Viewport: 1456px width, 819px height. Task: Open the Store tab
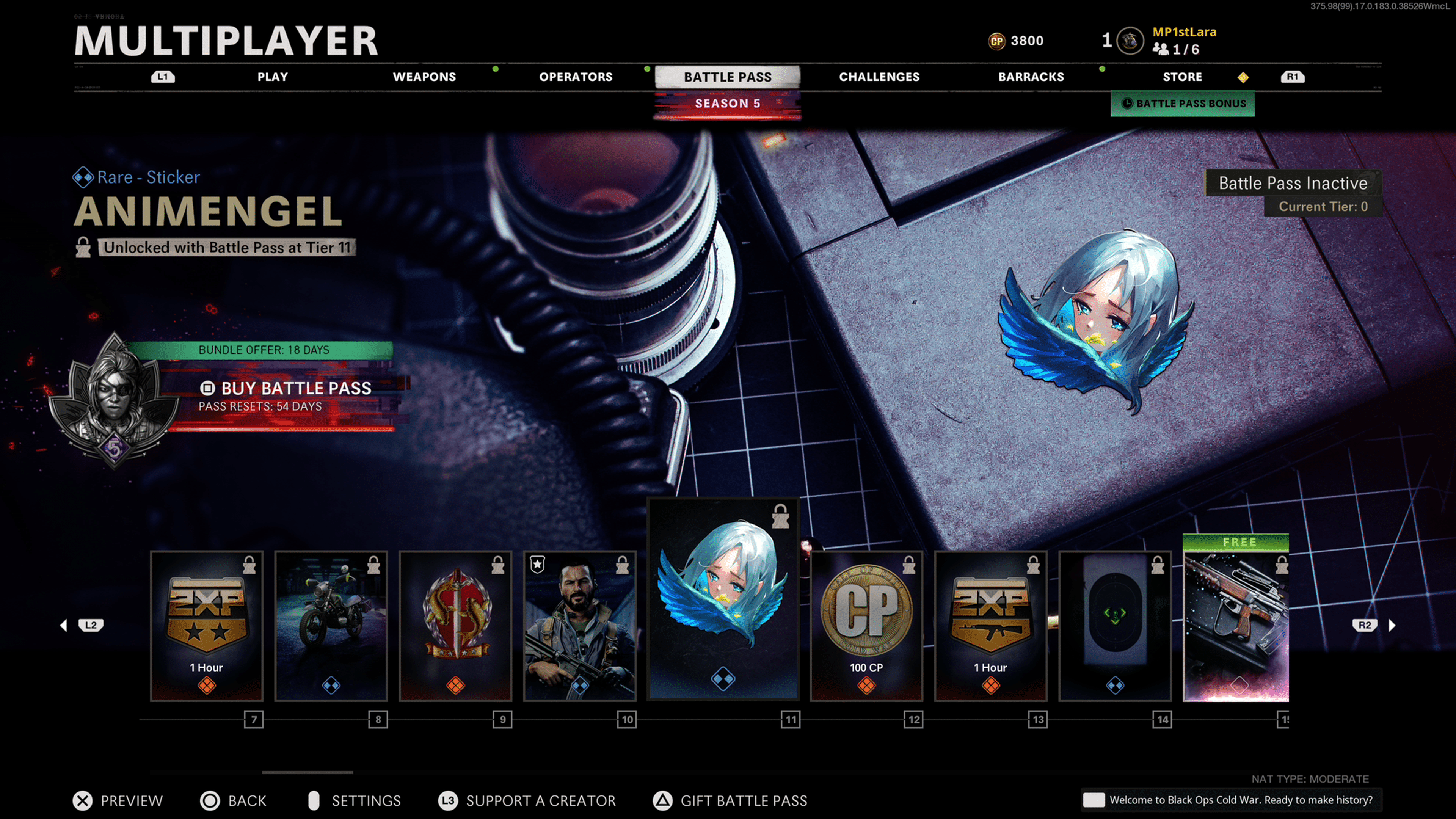pyautogui.click(x=1182, y=77)
